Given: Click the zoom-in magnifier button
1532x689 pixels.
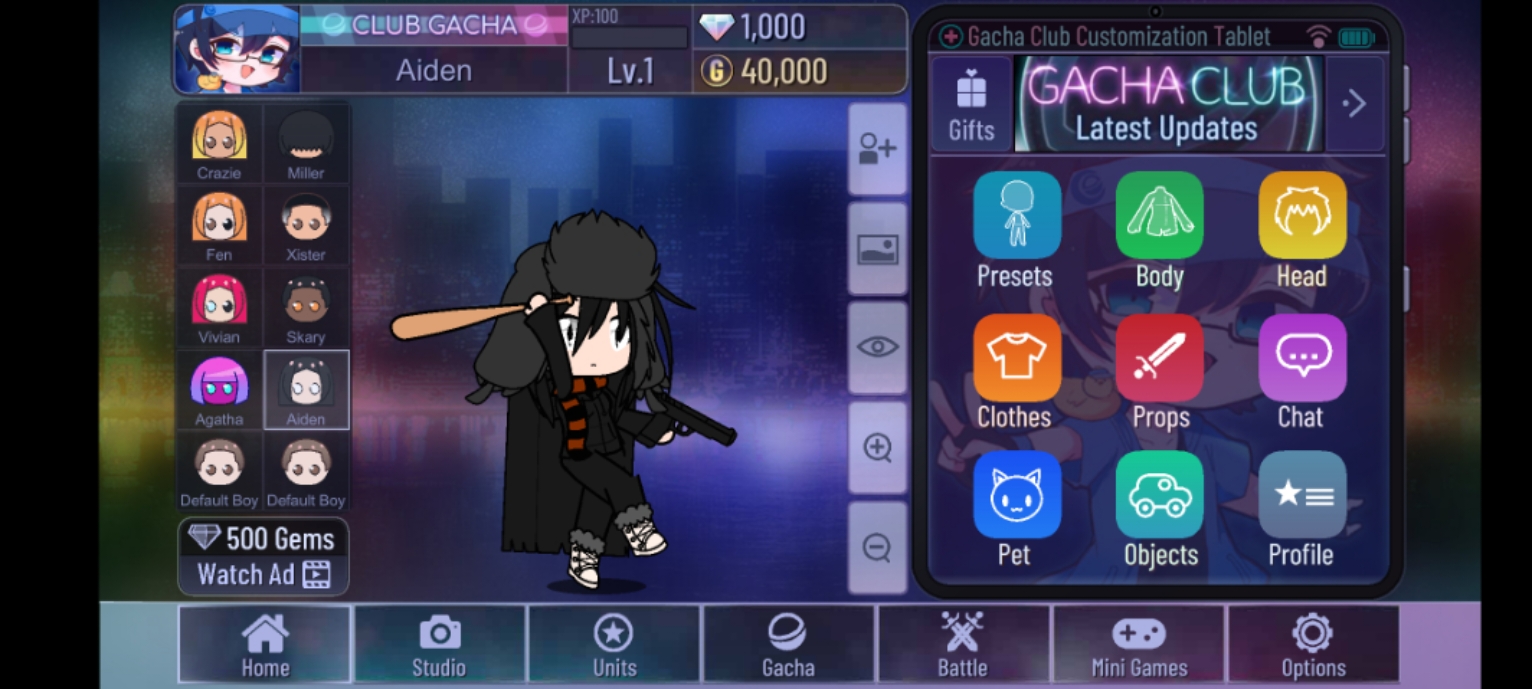Looking at the screenshot, I should click(877, 448).
